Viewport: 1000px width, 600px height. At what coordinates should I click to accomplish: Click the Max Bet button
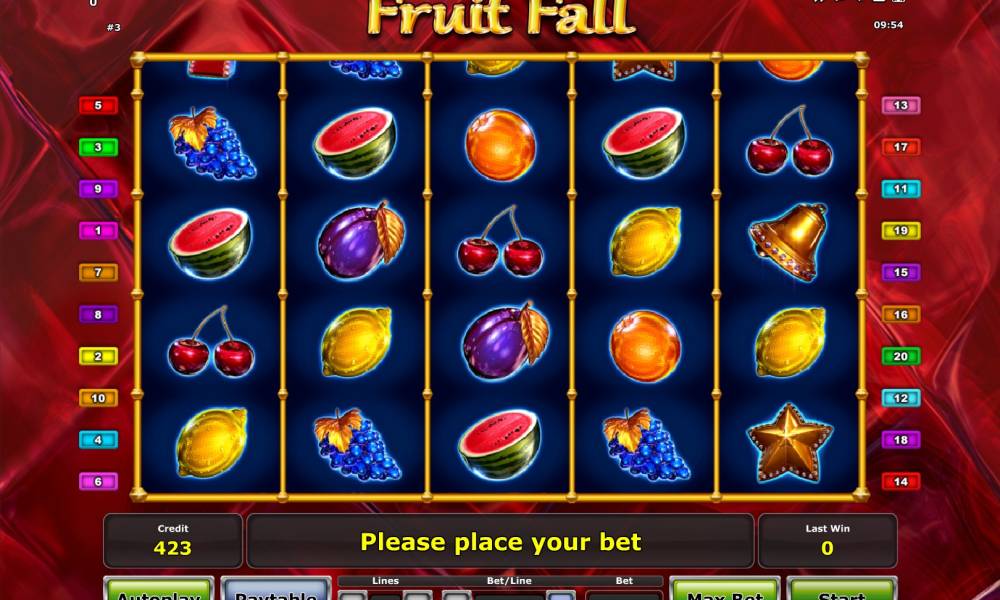pyautogui.click(x=724, y=590)
